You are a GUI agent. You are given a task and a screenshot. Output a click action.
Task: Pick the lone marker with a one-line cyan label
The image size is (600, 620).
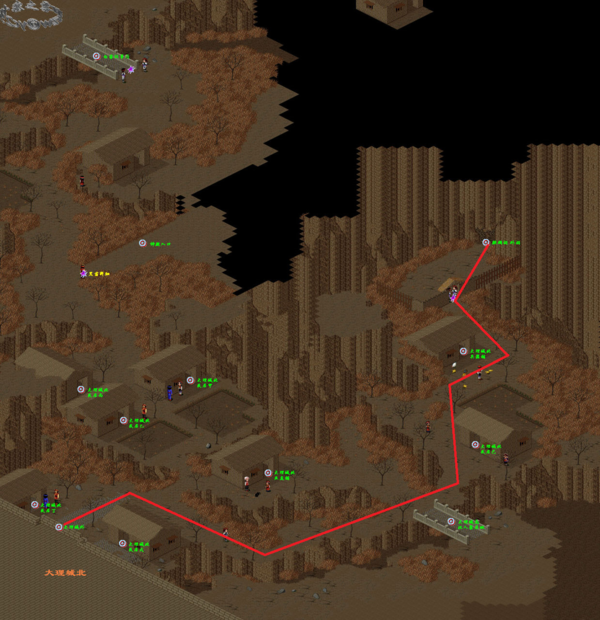click(x=142, y=242)
